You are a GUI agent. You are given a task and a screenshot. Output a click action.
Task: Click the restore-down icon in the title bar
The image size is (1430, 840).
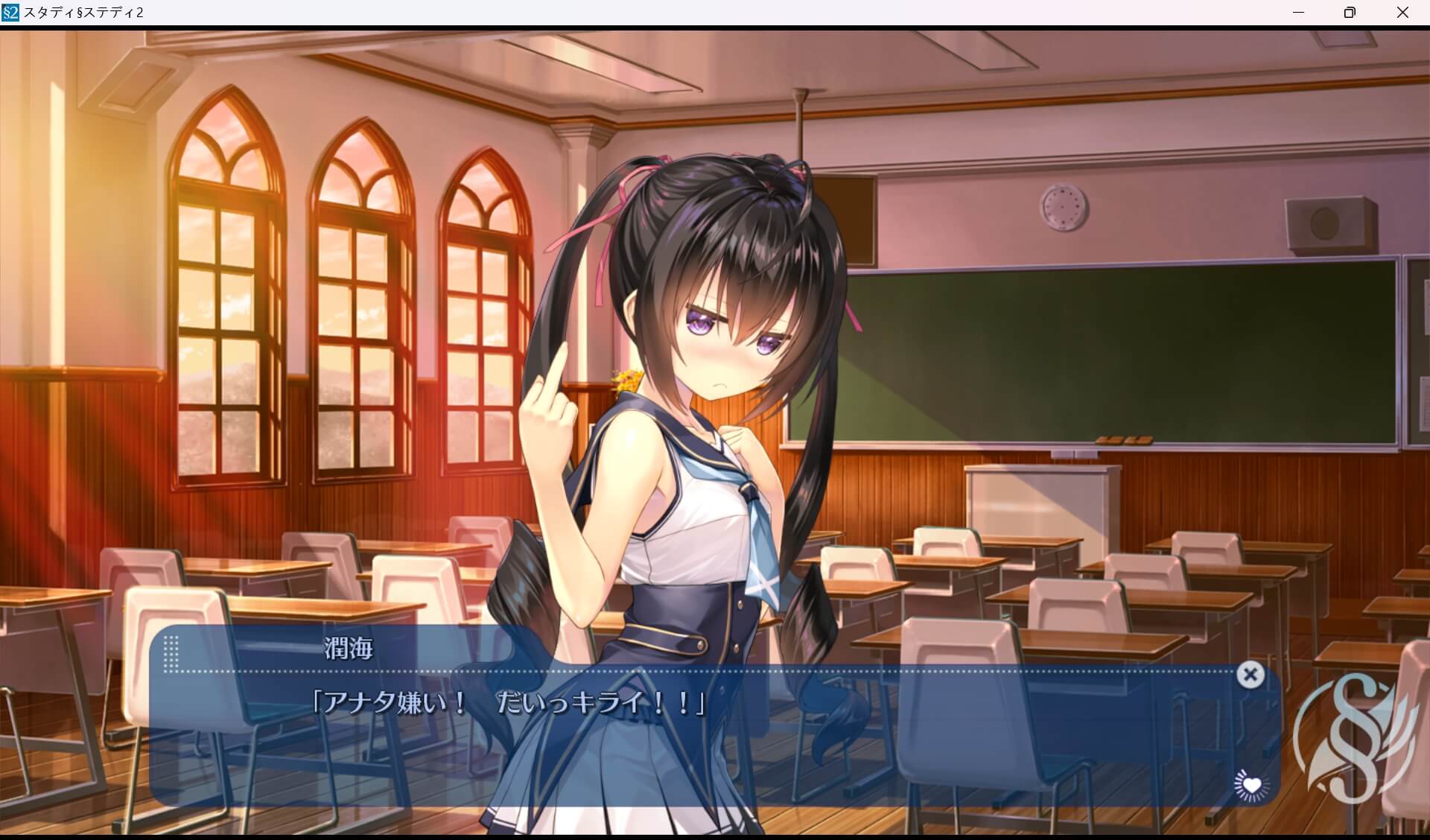coord(1350,12)
